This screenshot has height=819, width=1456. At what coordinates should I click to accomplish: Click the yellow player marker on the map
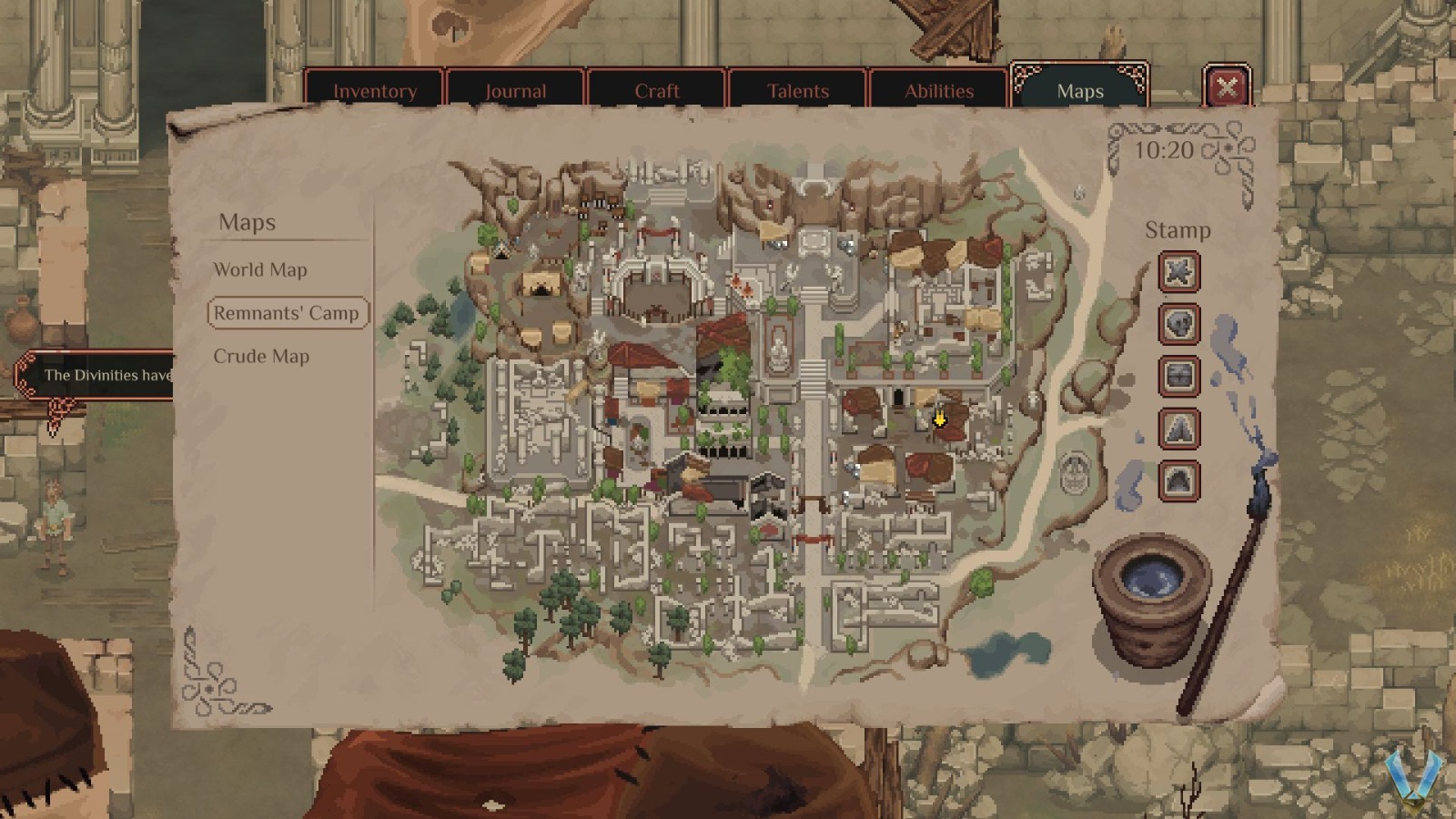pyautogui.click(x=938, y=420)
